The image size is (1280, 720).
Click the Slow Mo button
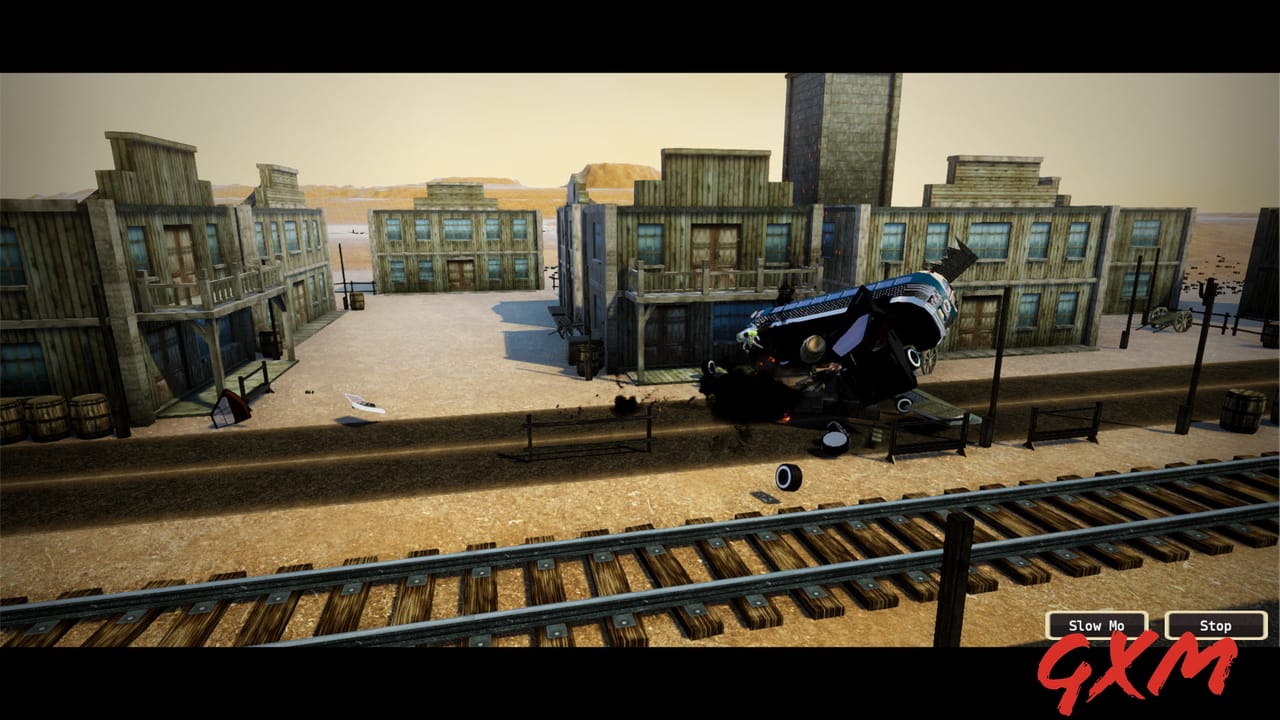coord(1095,625)
